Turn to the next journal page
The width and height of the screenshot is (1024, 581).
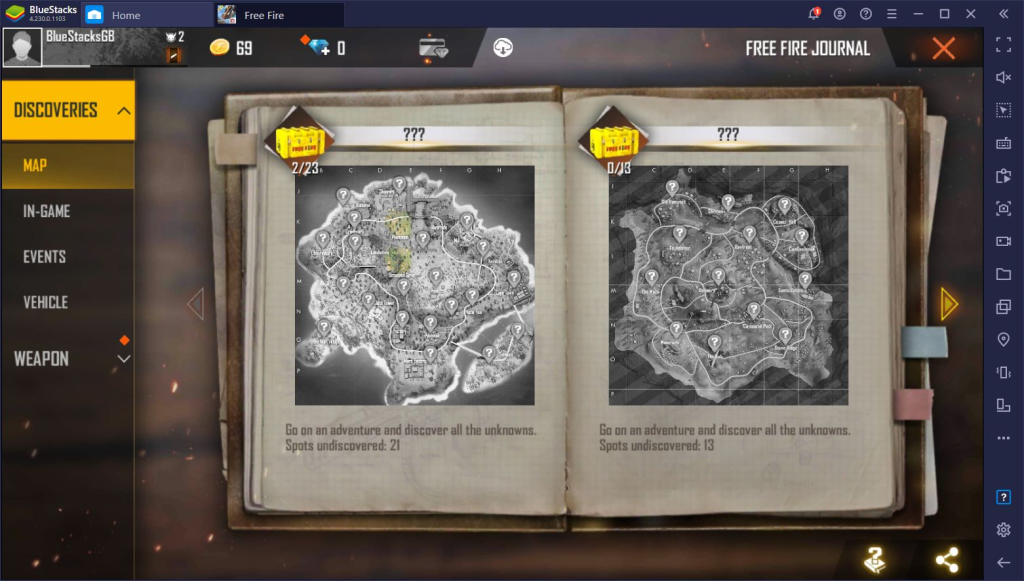coord(948,304)
